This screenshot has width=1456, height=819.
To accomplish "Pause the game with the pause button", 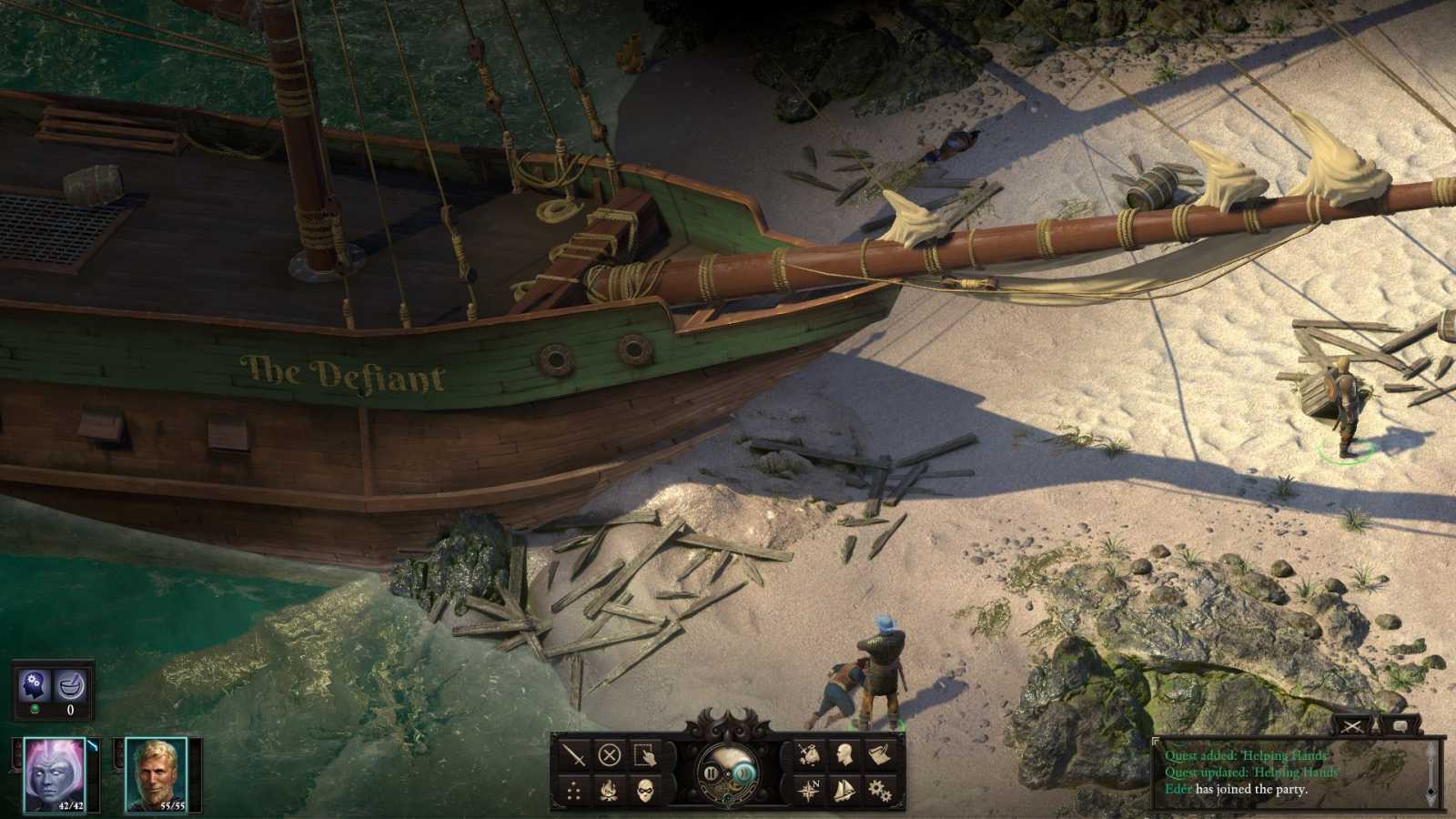I will [711, 773].
